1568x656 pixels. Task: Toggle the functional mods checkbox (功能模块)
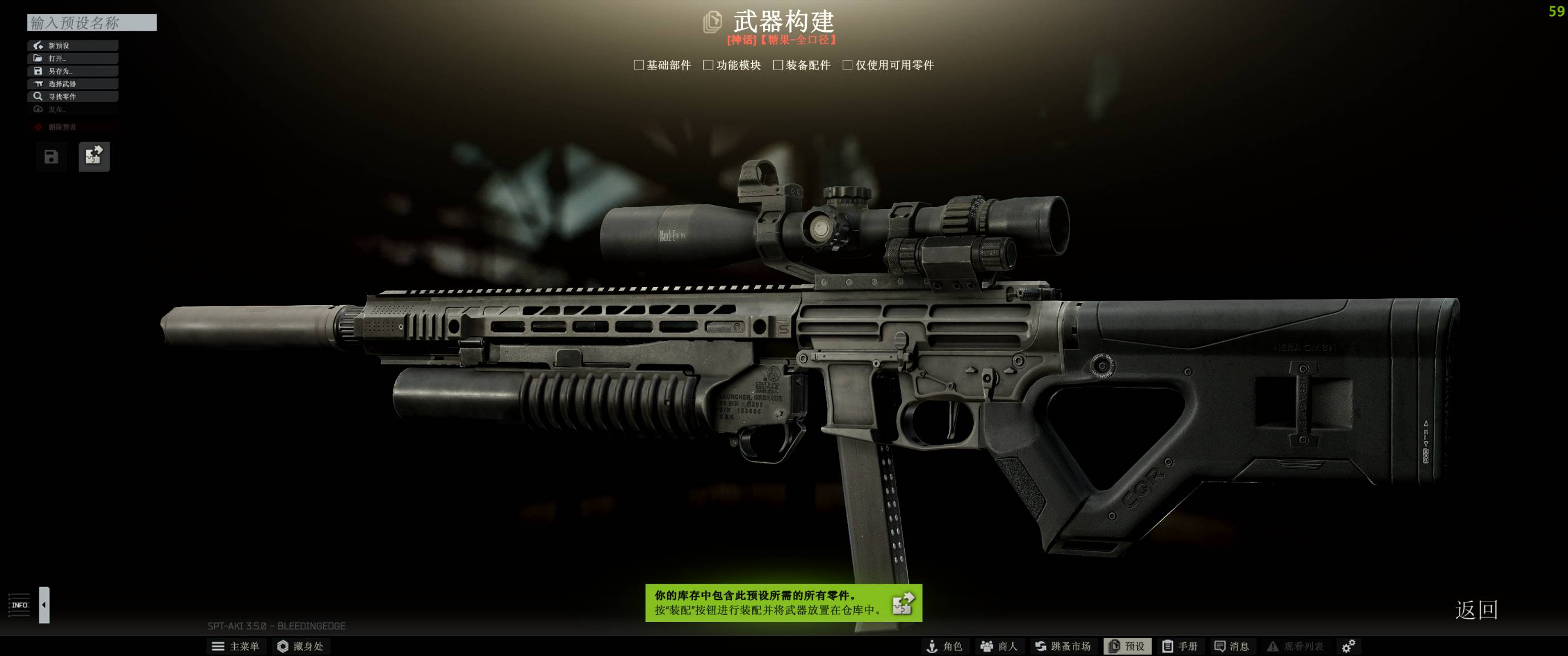pos(708,65)
